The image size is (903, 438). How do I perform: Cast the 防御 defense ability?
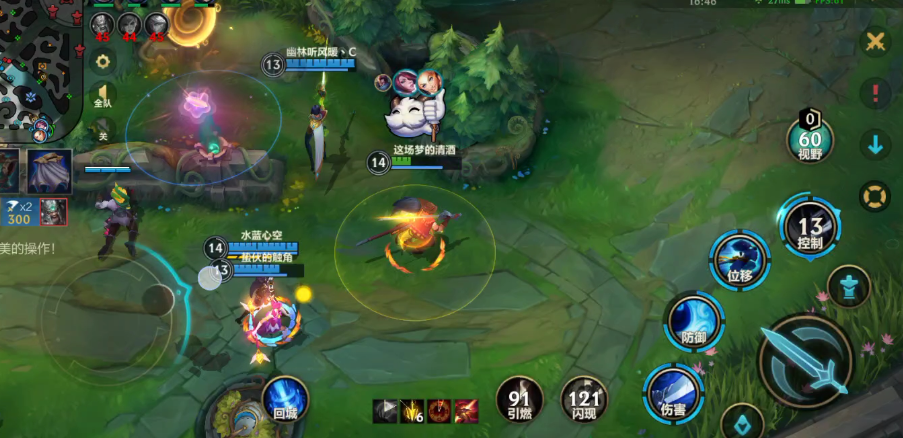click(x=694, y=322)
